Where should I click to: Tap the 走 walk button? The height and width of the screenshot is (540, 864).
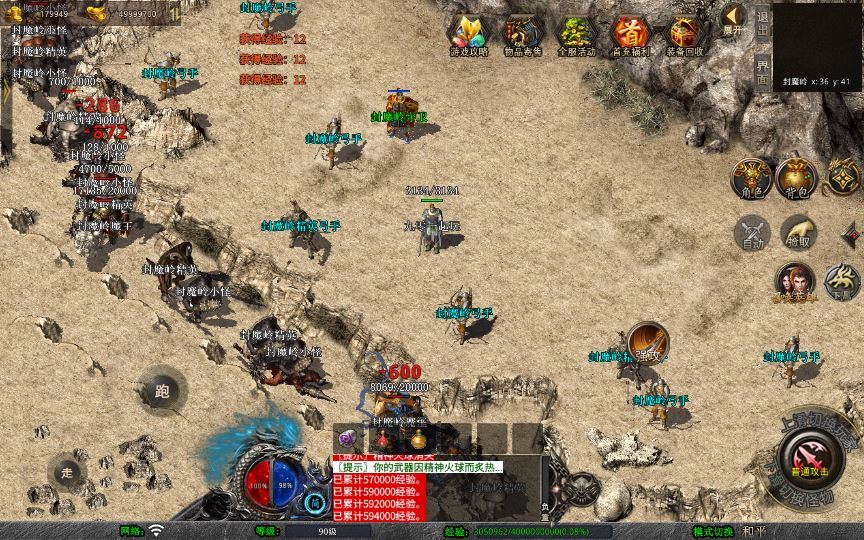[x=67, y=471]
